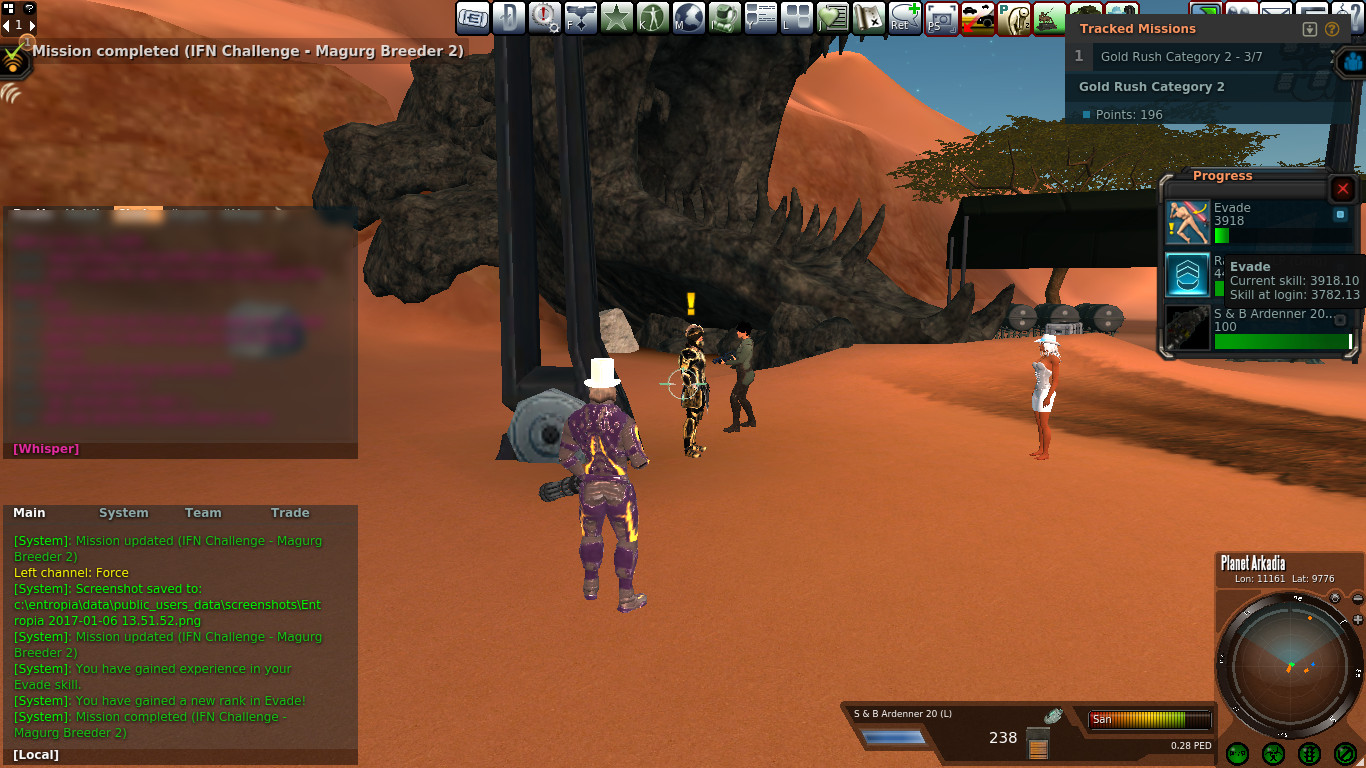Click the human figure toolbar icon
This screenshot has width=1366, height=768.
653,18
